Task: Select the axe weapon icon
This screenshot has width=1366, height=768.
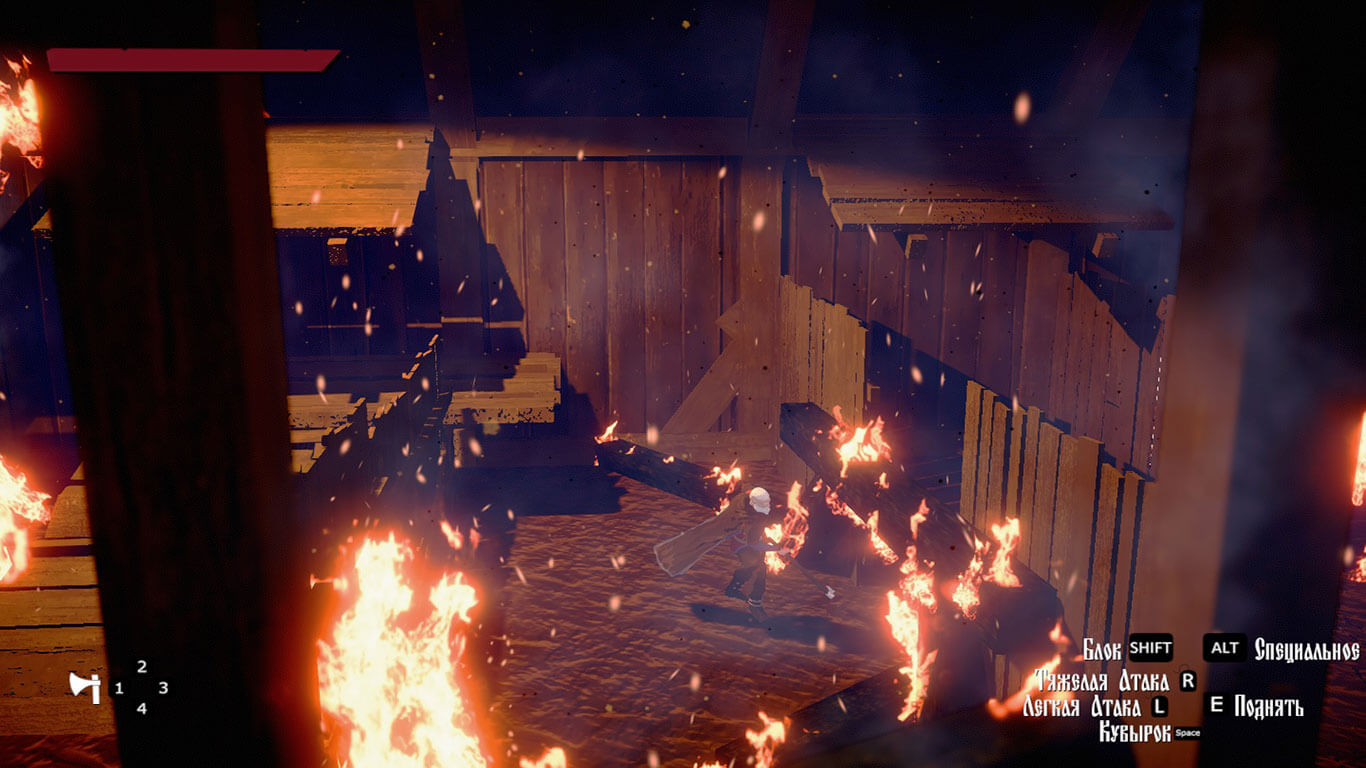Action: 84,686
